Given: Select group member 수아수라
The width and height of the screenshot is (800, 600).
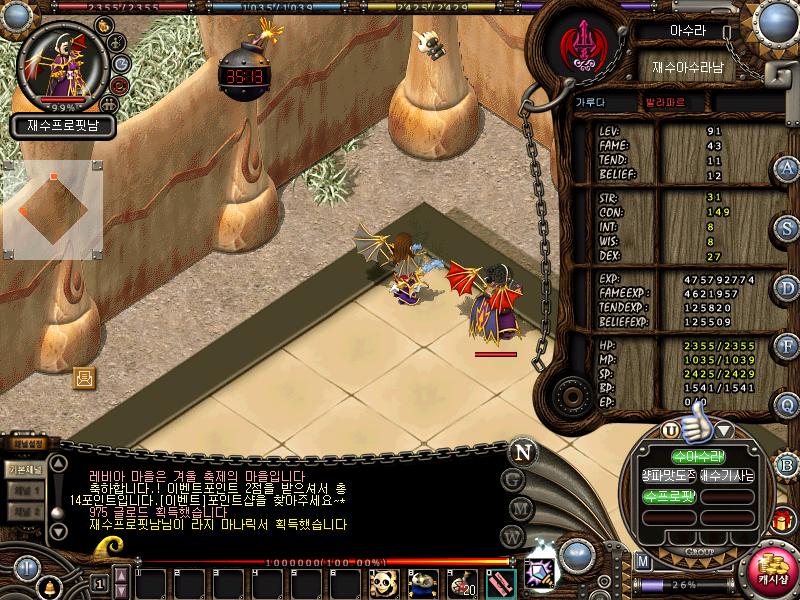Looking at the screenshot, I should click(x=669, y=457).
